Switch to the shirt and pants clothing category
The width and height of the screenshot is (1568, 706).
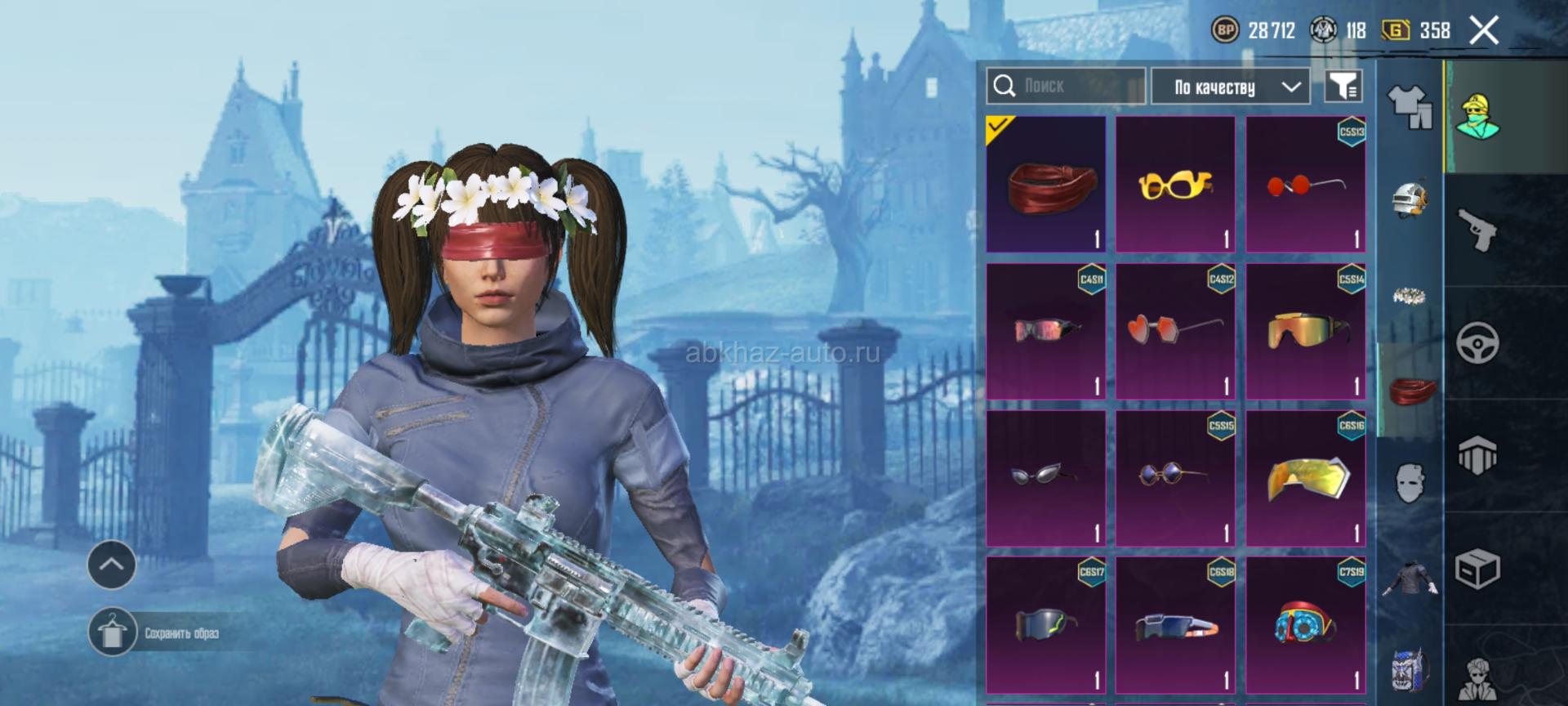1410,107
